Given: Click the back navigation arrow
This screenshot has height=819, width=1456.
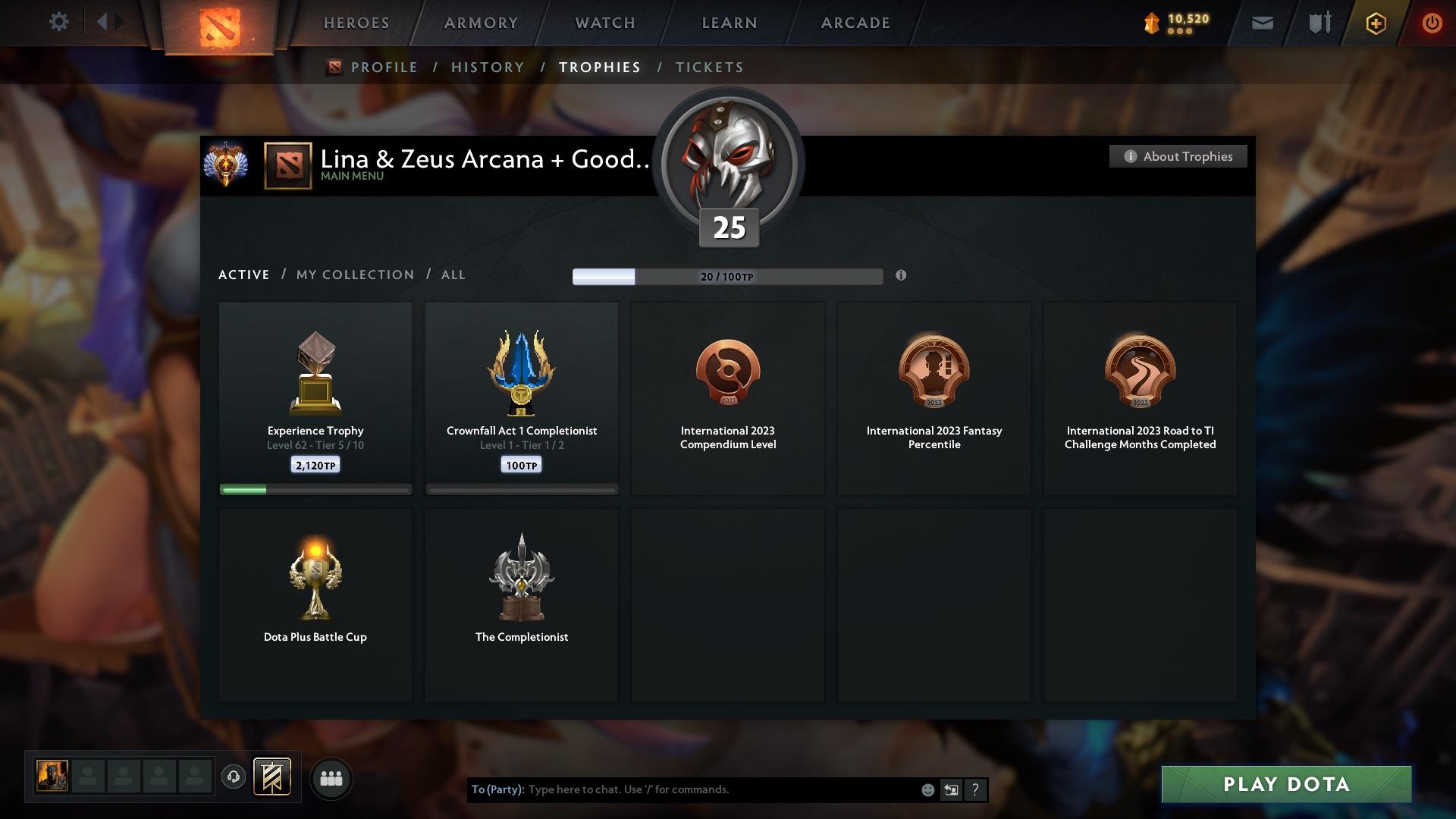Looking at the screenshot, I should [101, 22].
